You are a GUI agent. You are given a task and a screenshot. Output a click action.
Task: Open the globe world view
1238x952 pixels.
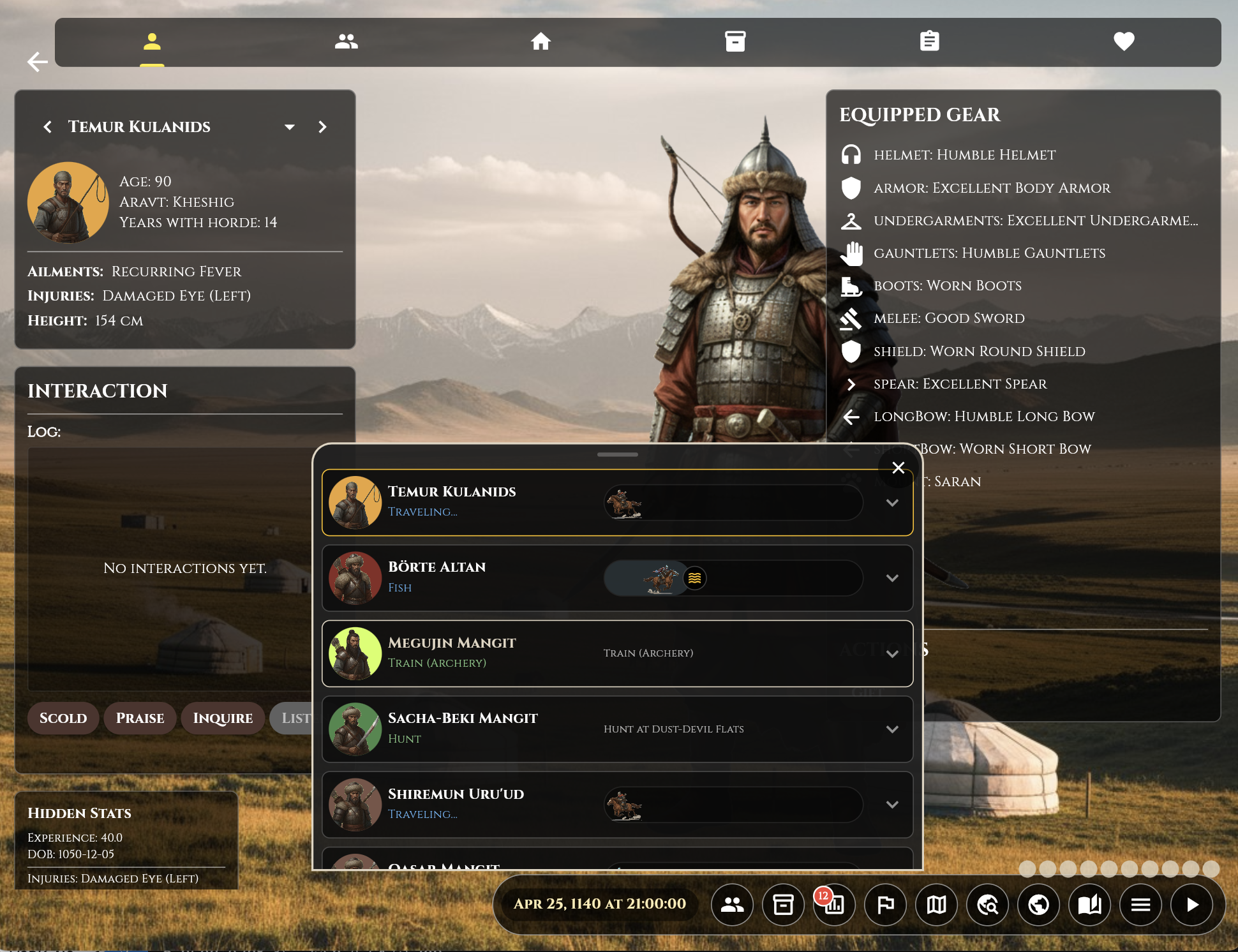(x=1038, y=904)
